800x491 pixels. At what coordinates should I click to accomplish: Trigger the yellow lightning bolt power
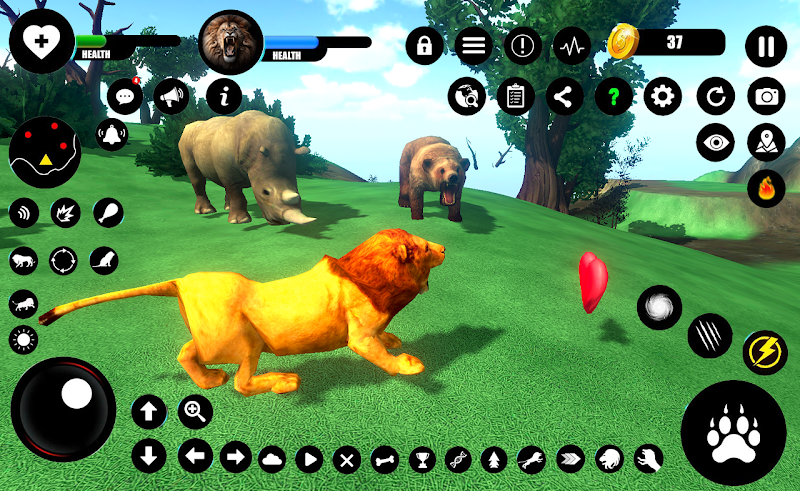[x=765, y=353]
